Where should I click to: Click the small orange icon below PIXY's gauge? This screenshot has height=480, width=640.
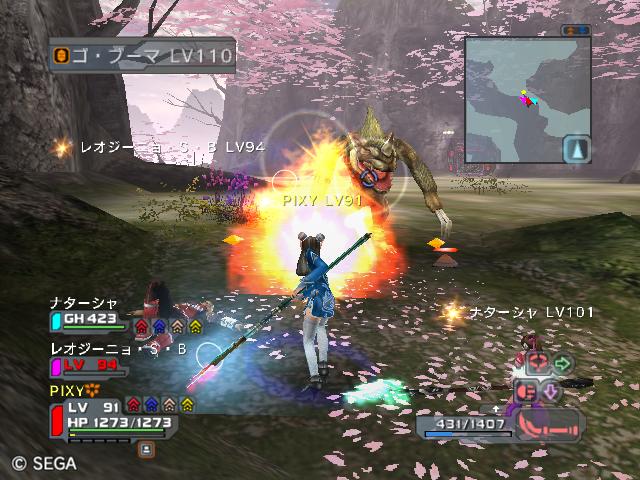point(146,449)
